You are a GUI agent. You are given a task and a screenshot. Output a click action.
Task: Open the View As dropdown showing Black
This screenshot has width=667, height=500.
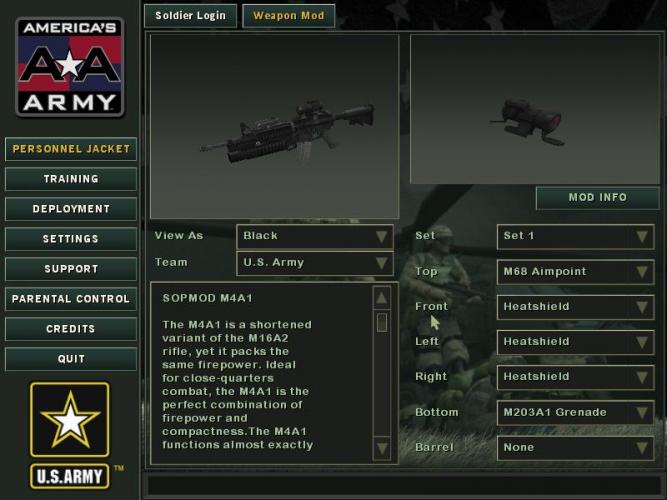pyautogui.click(x=315, y=236)
